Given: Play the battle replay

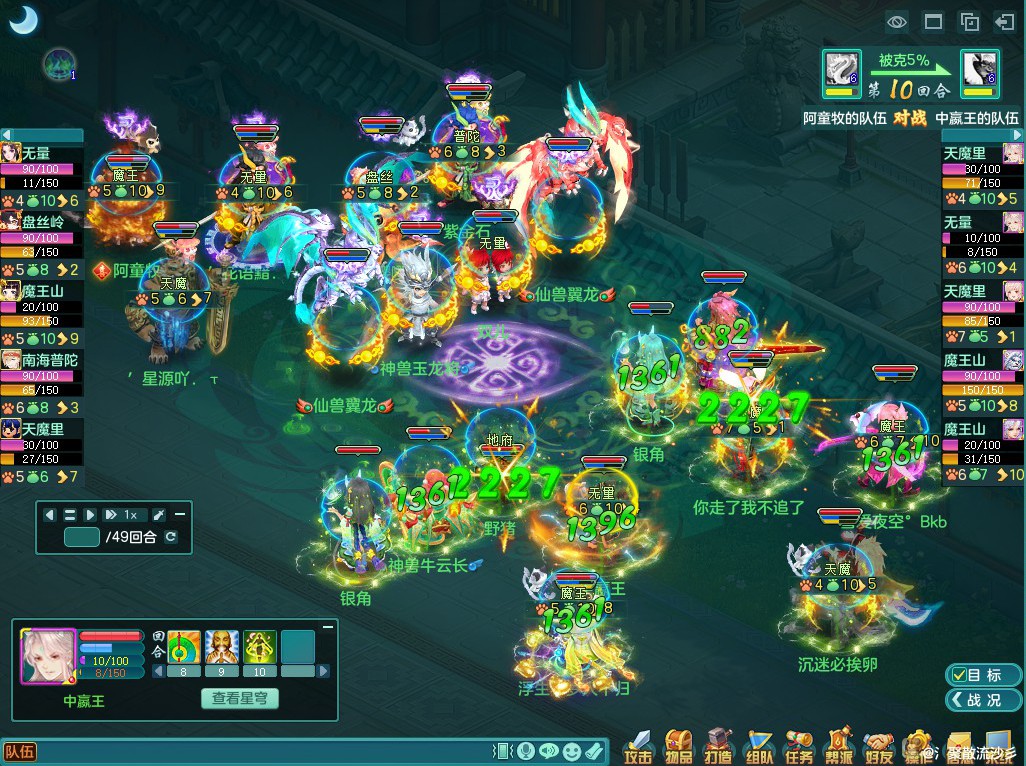Looking at the screenshot, I should pyautogui.click(x=91, y=515).
